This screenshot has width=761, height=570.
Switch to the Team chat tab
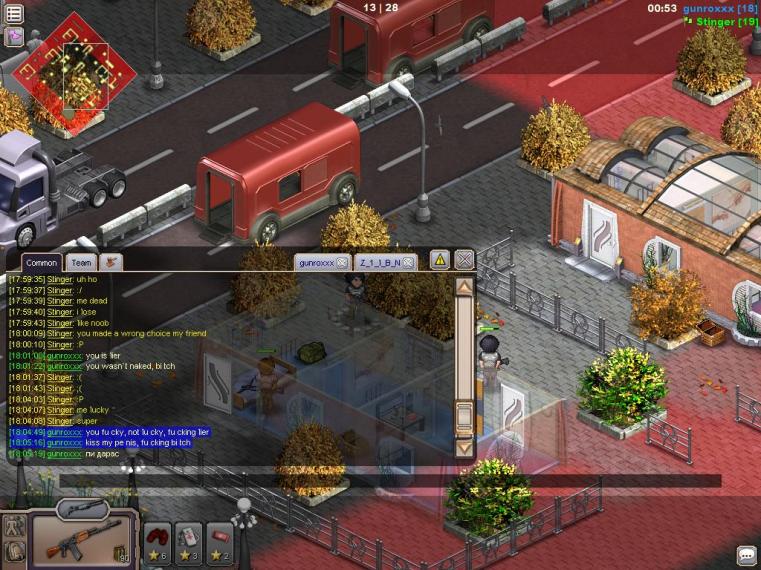point(81,262)
